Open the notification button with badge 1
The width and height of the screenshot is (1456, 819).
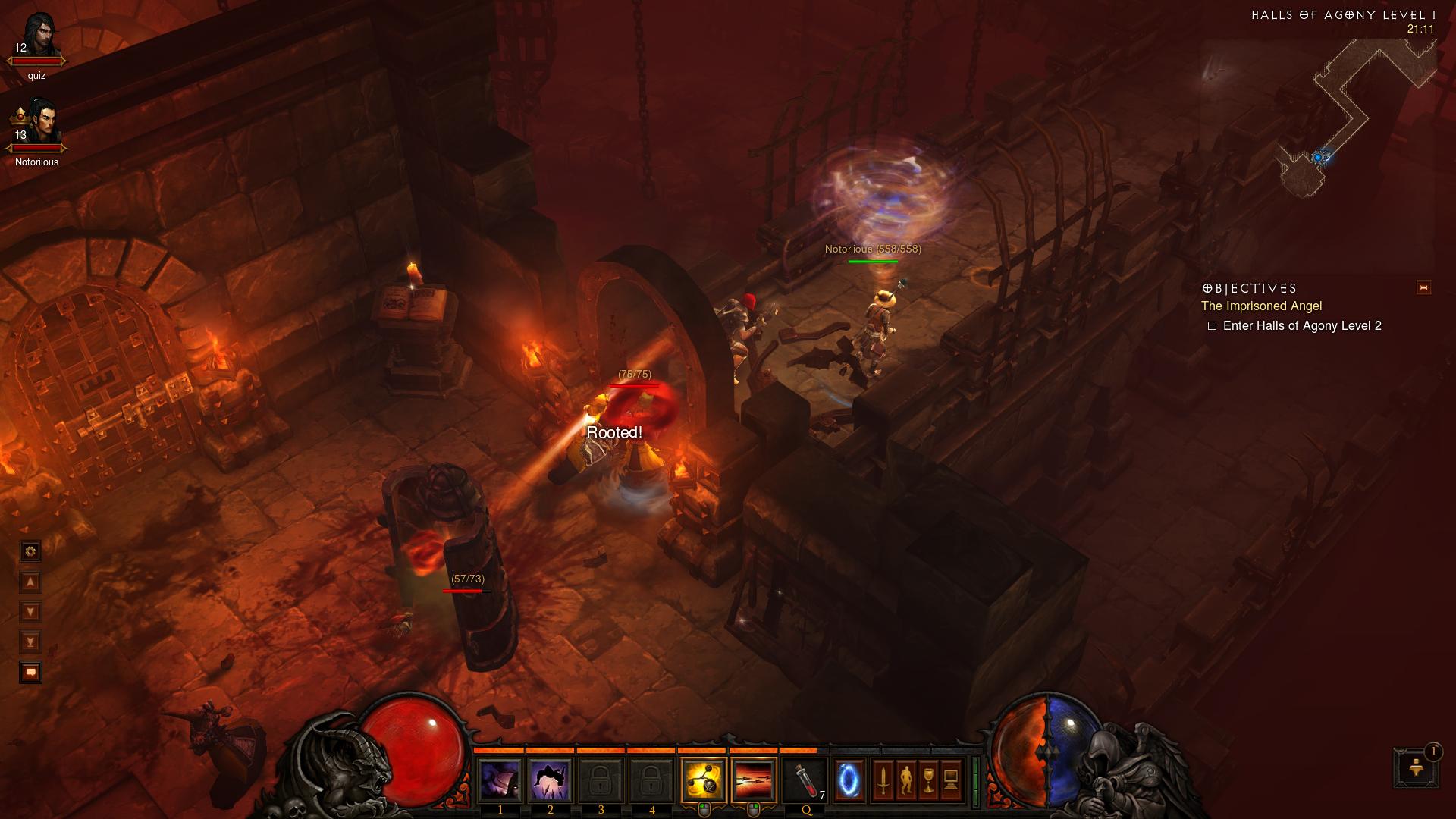[1415, 767]
